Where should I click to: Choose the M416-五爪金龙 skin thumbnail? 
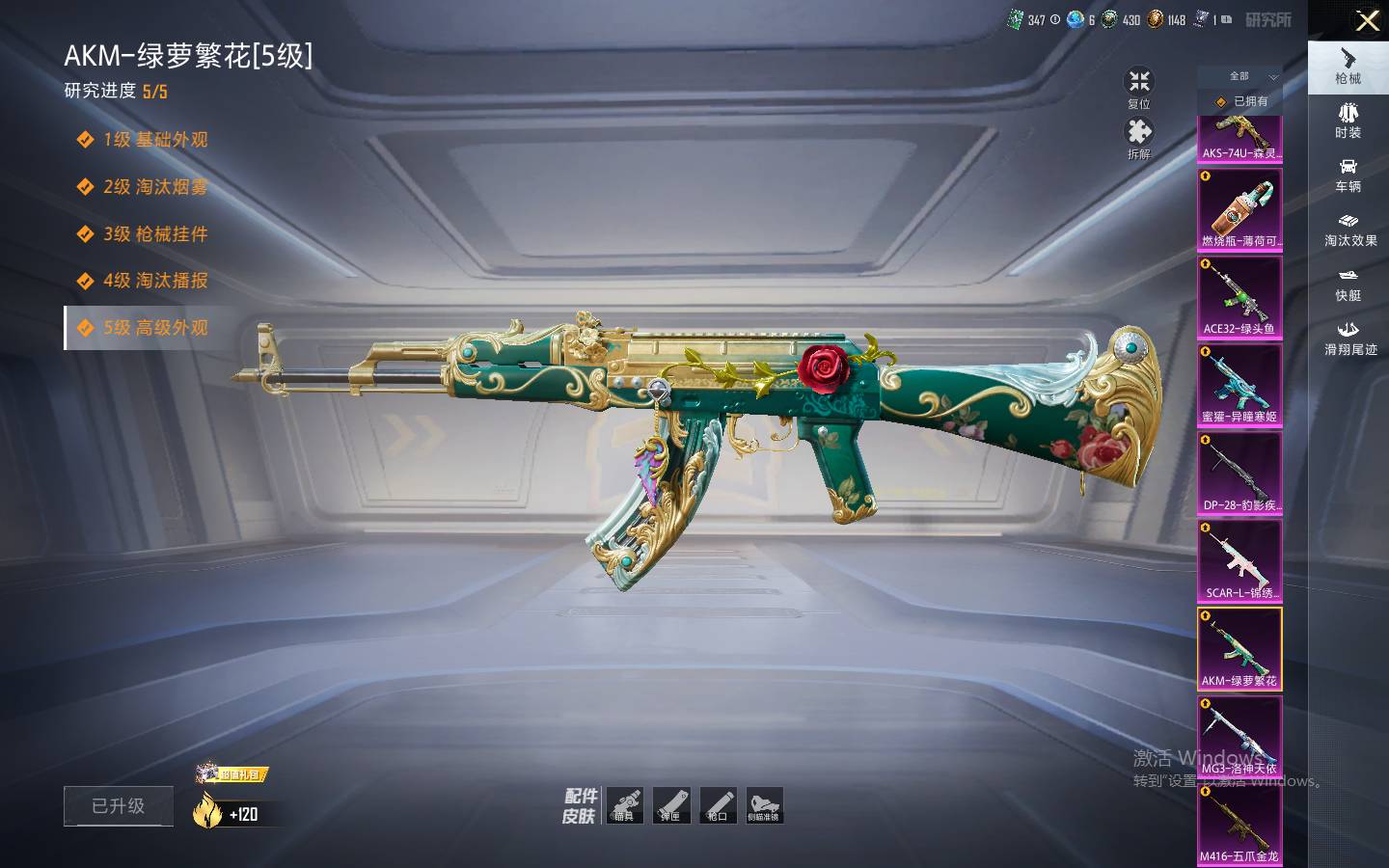1239,827
